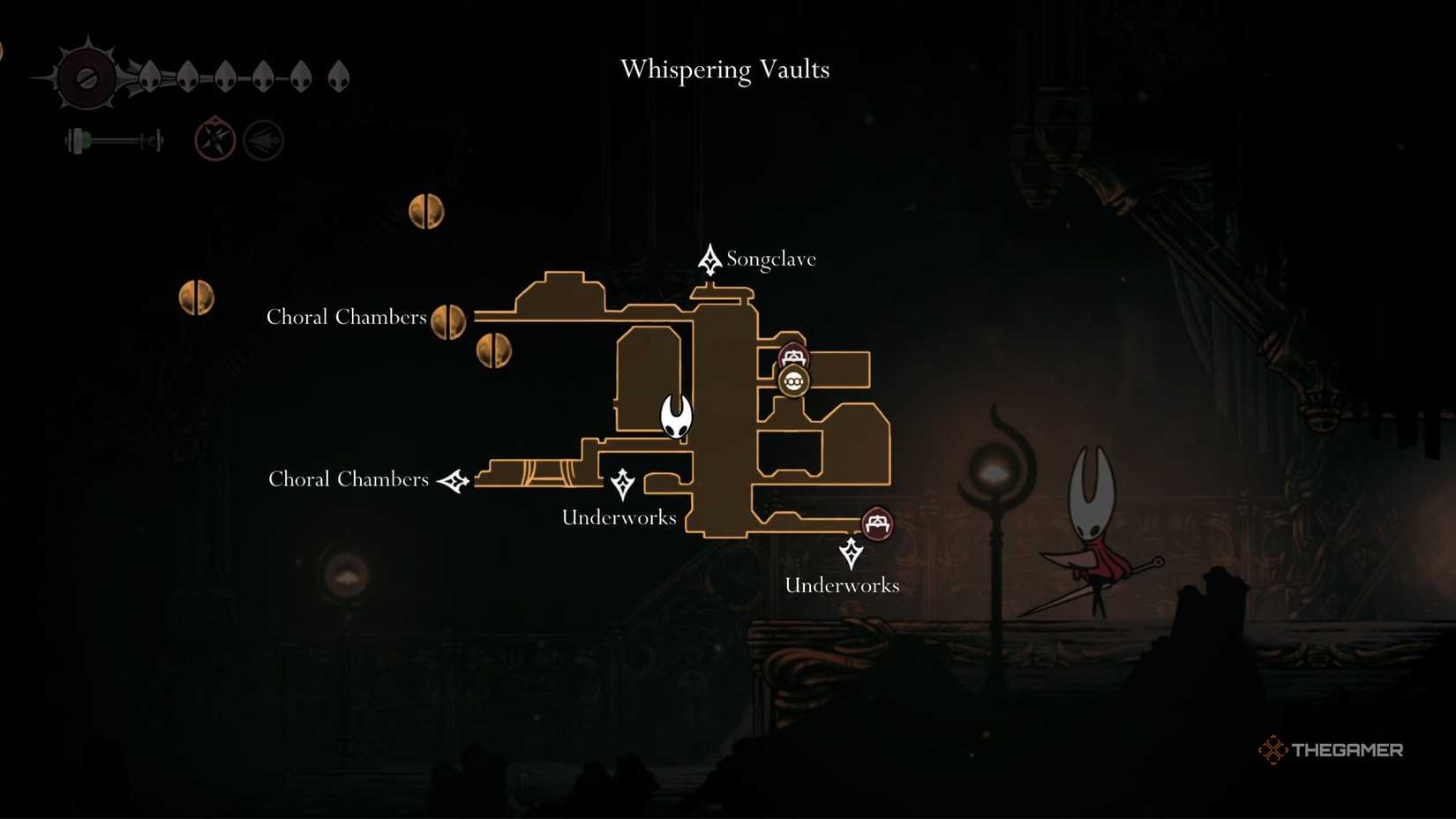Click the Underworks label beneath the map
Screen dimensions: 1456x819
click(842, 584)
